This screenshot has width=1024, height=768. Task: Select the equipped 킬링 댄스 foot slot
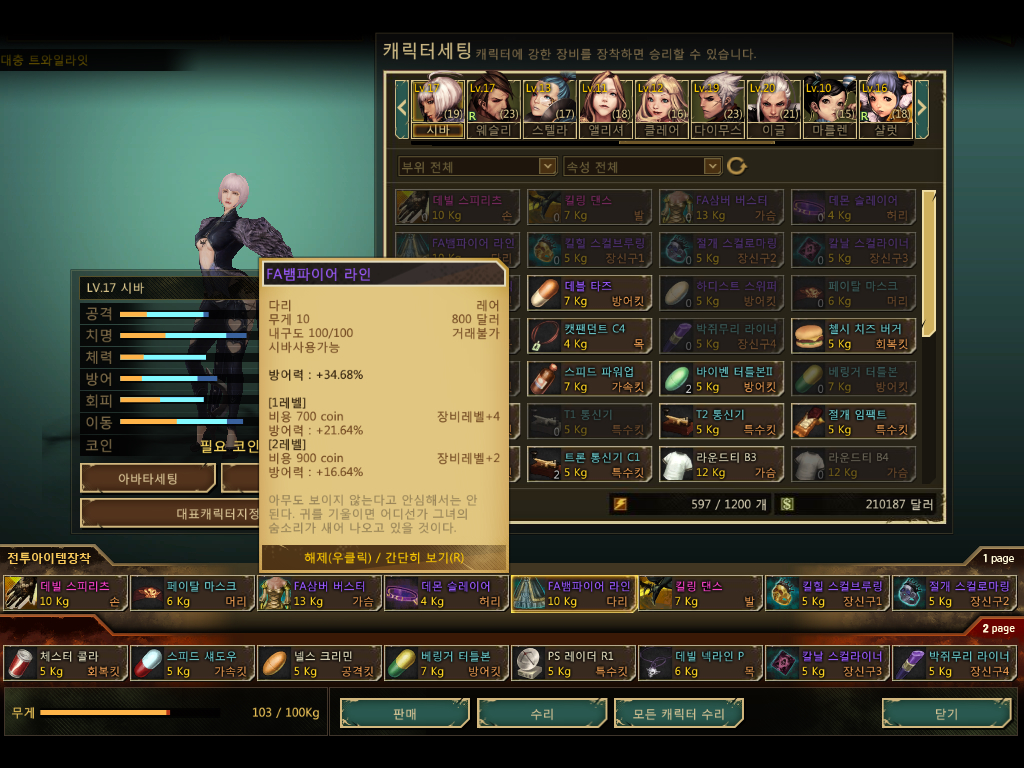[x=700, y=593]
